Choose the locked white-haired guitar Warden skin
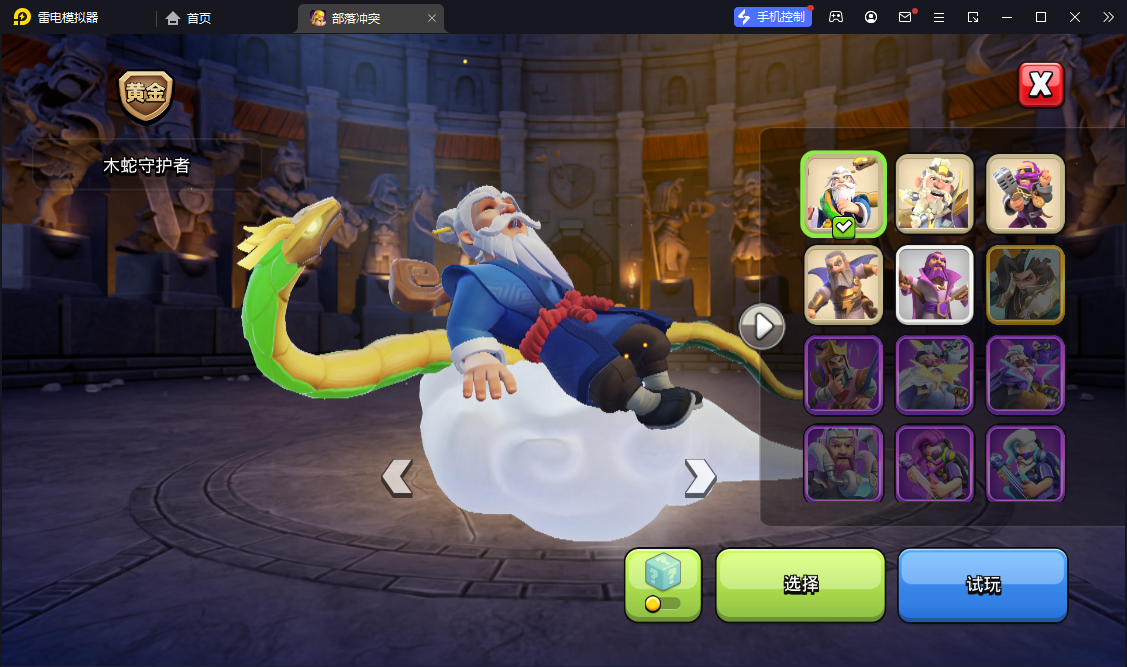1127x667 pixels. click(x=1025, y=464)
